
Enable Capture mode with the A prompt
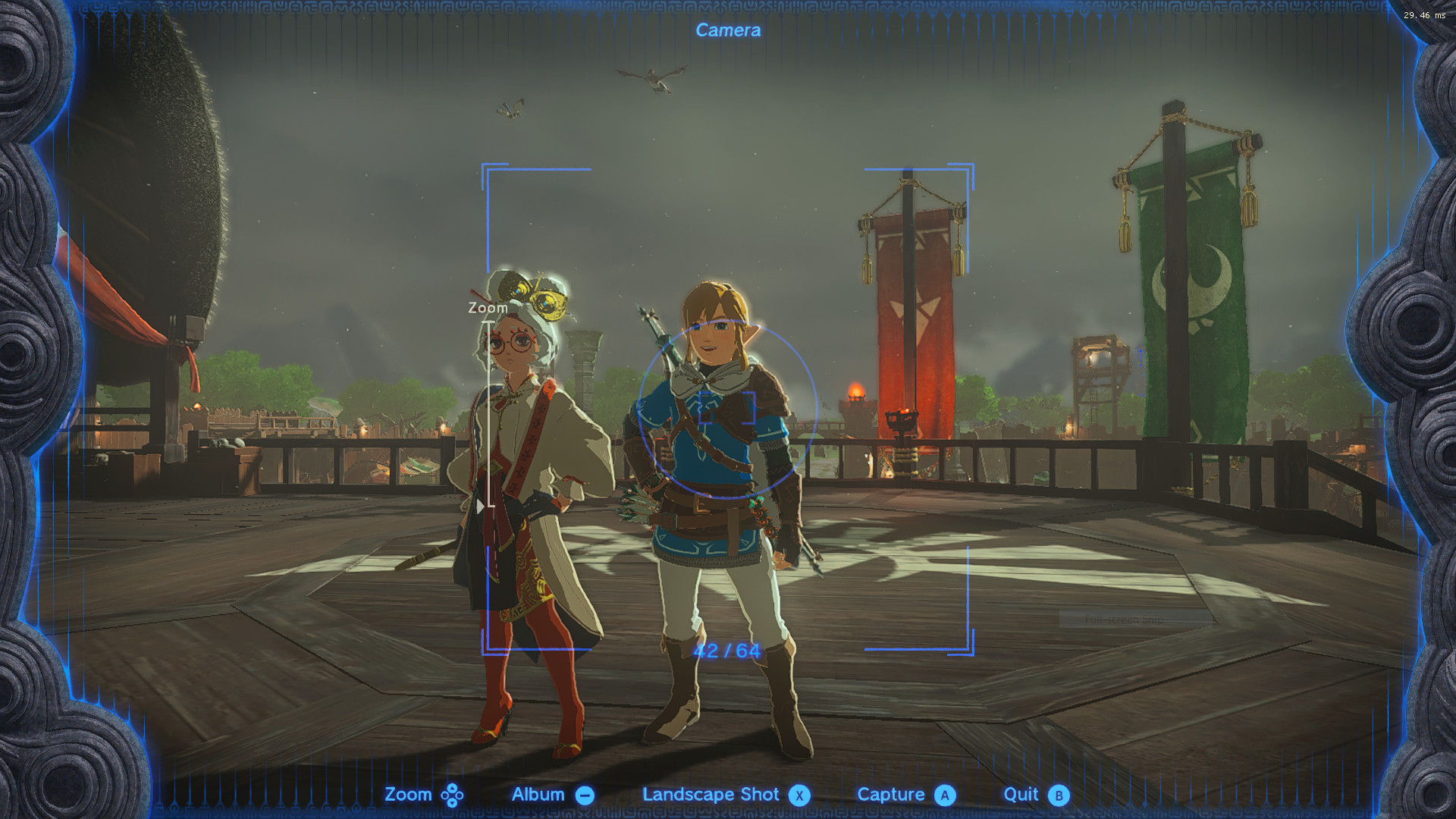(945, 795)
